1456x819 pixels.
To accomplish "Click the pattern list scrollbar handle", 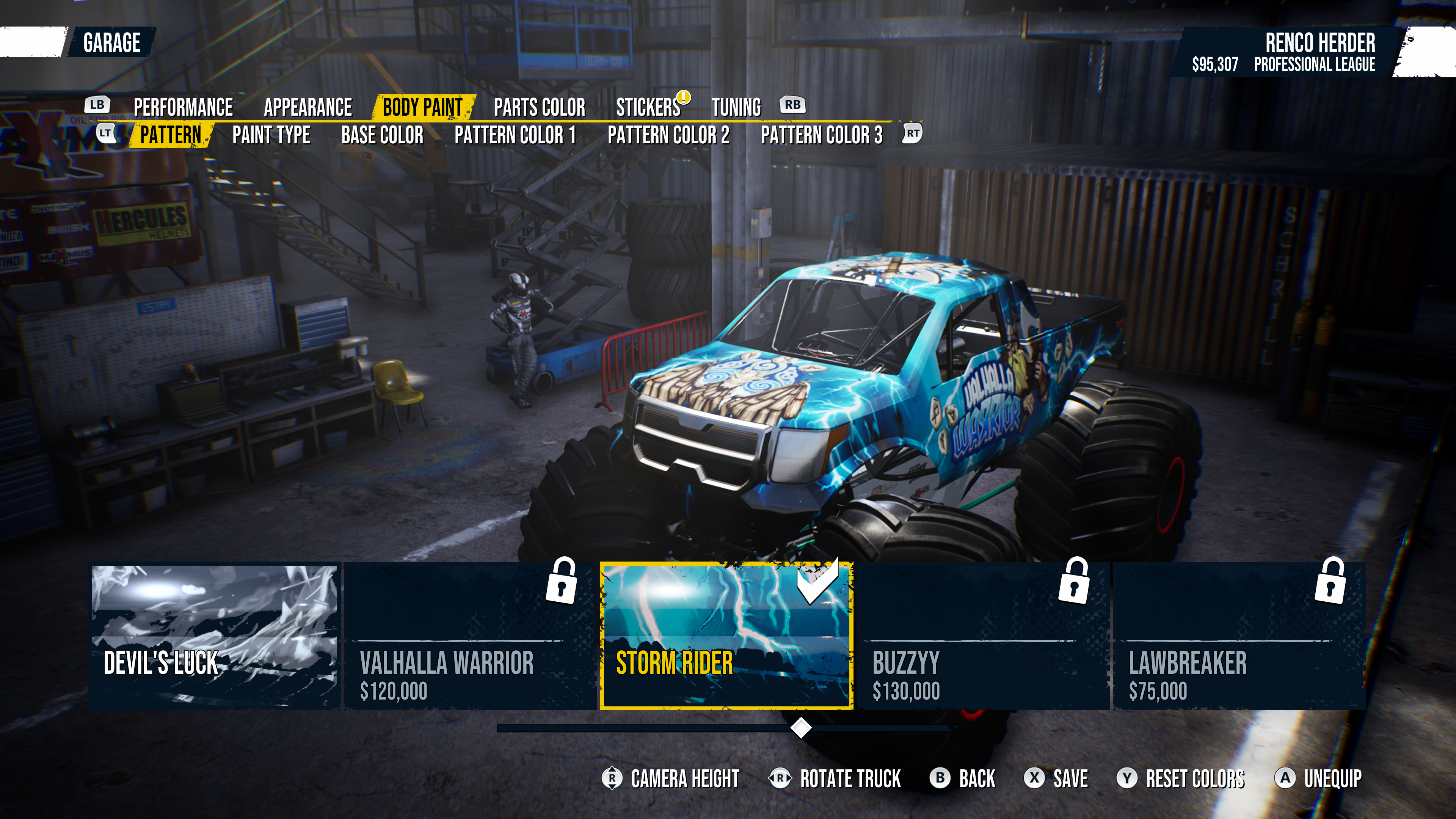I will point(800,728).
